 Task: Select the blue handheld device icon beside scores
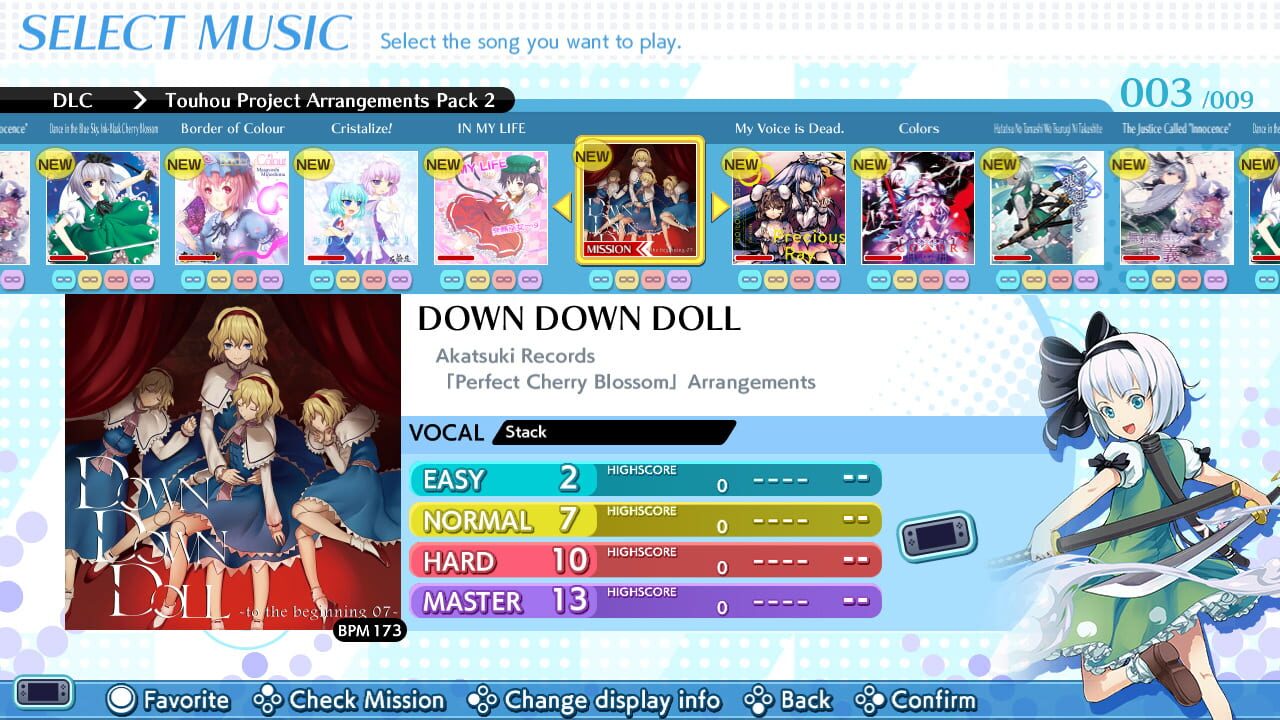tap(935, 536)
